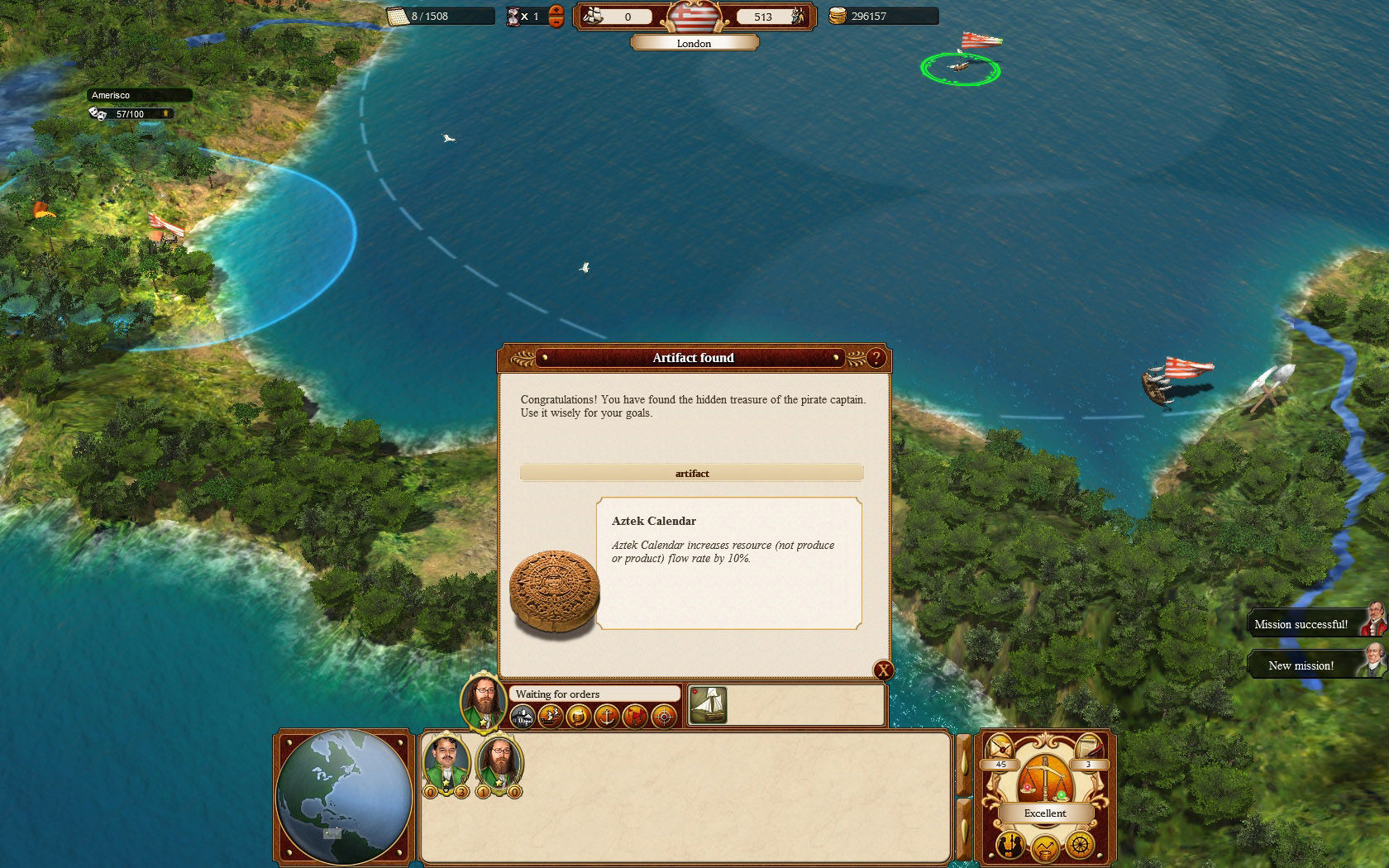Screen dimensions: 1389x868
Task: Select the ship thumbnail in the fleet panel
Action: (x=708, y=705)
